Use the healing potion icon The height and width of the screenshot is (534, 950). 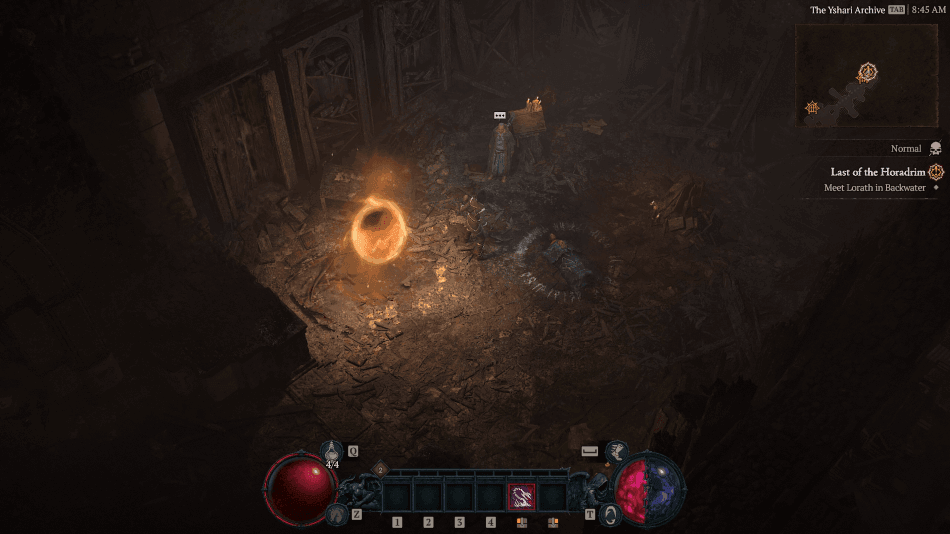(332, 451)
